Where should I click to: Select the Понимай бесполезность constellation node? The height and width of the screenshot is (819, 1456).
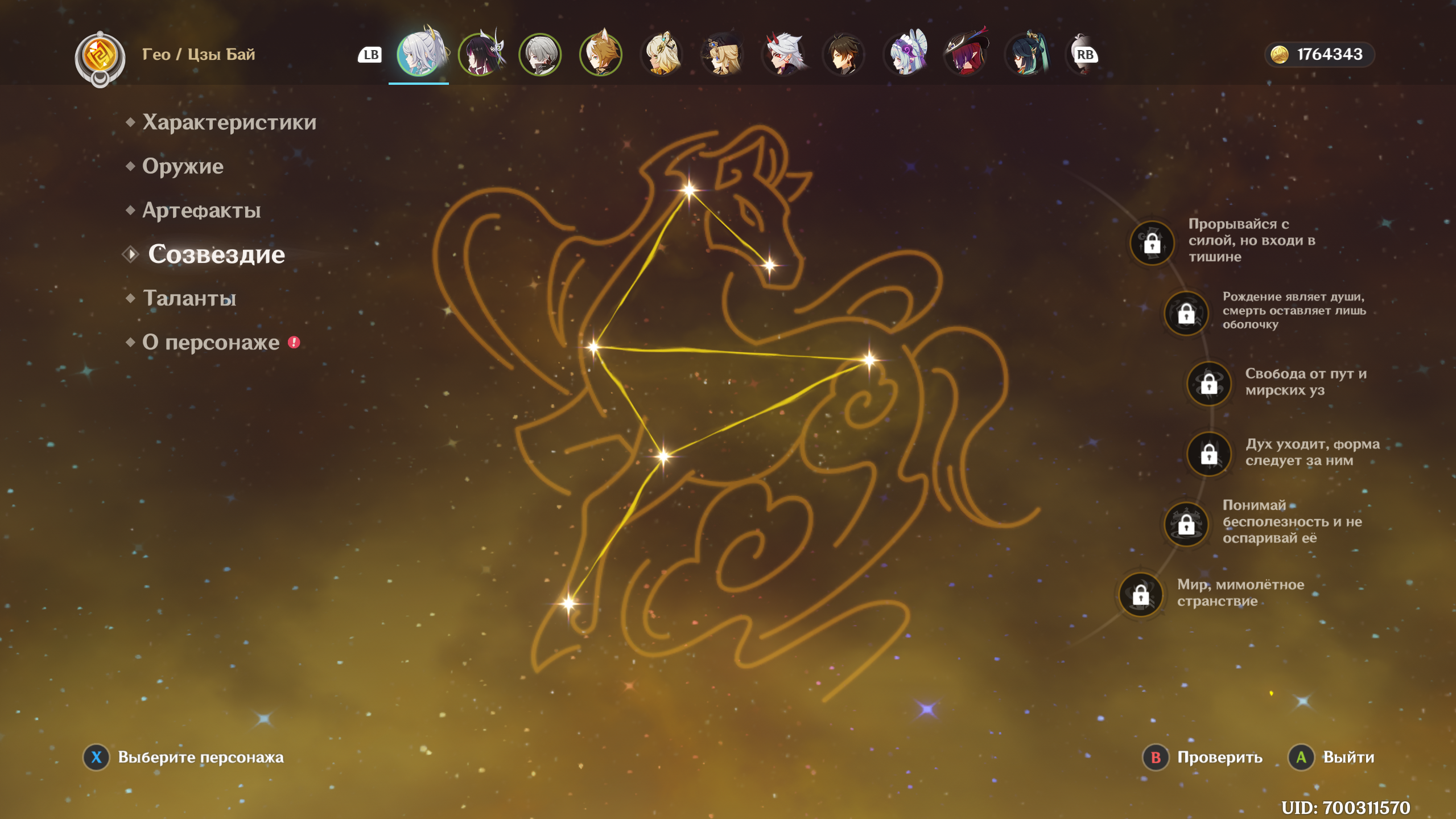tap(1186, 524)
